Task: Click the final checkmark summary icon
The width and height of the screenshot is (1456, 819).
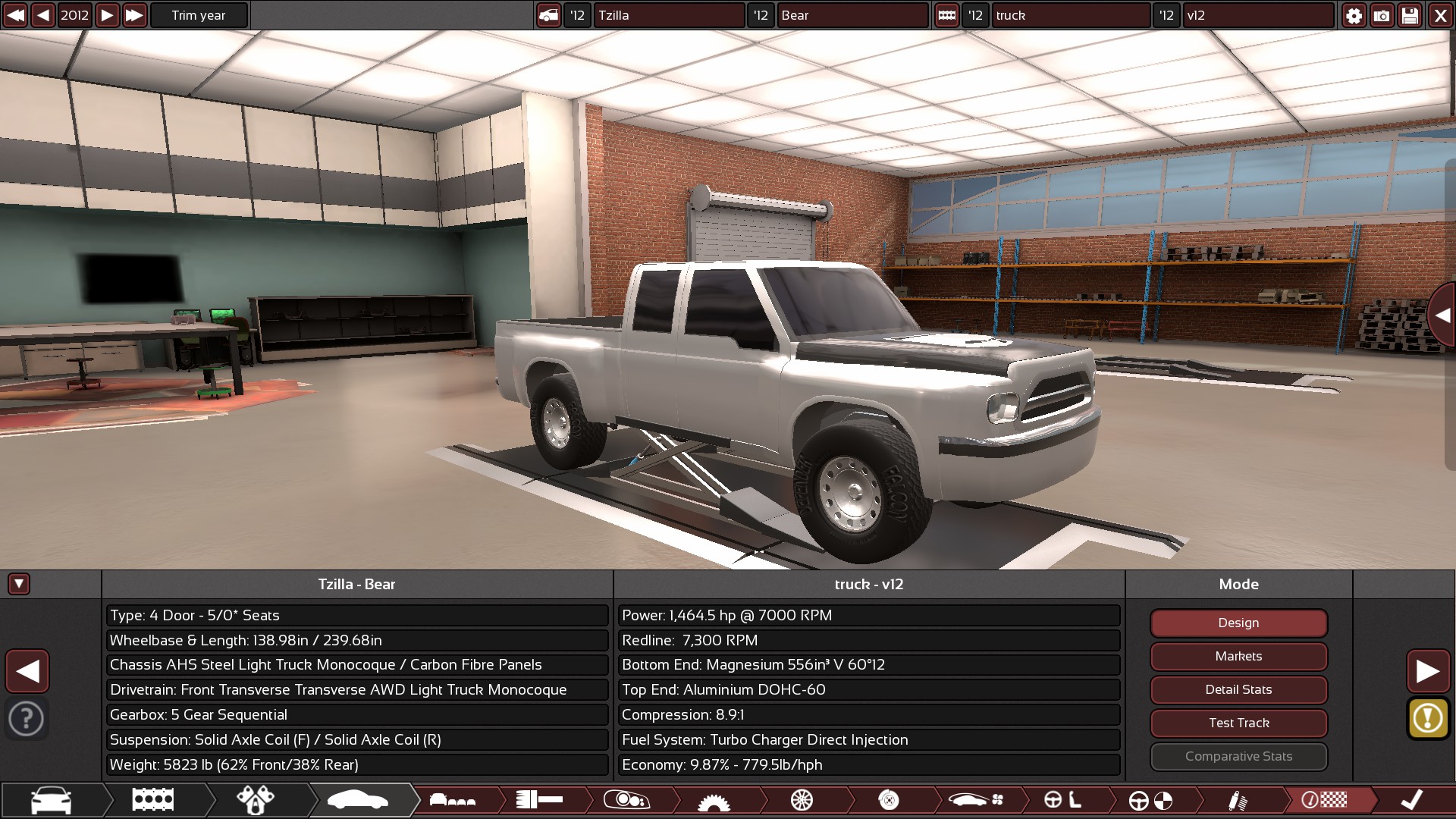Action: coord(1408,800)
